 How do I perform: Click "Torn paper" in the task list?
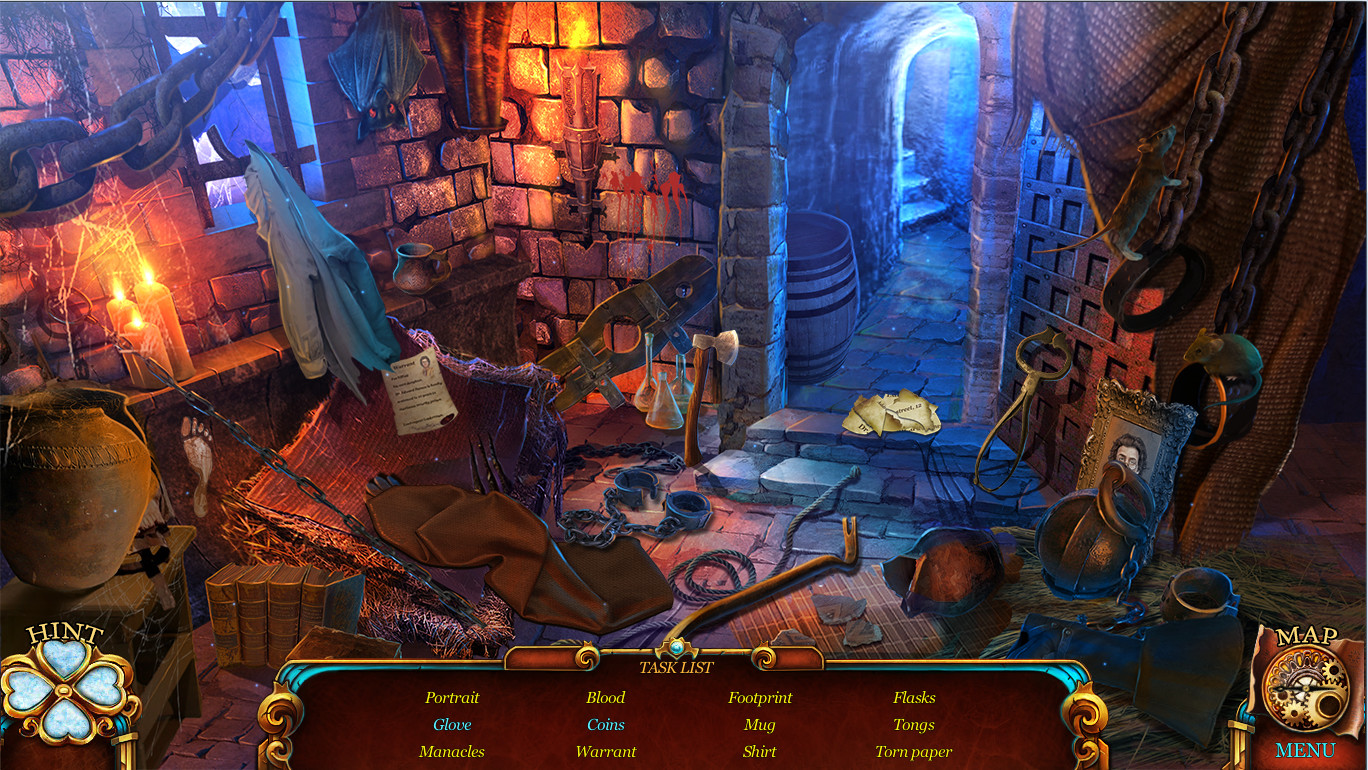pos(912,751)
